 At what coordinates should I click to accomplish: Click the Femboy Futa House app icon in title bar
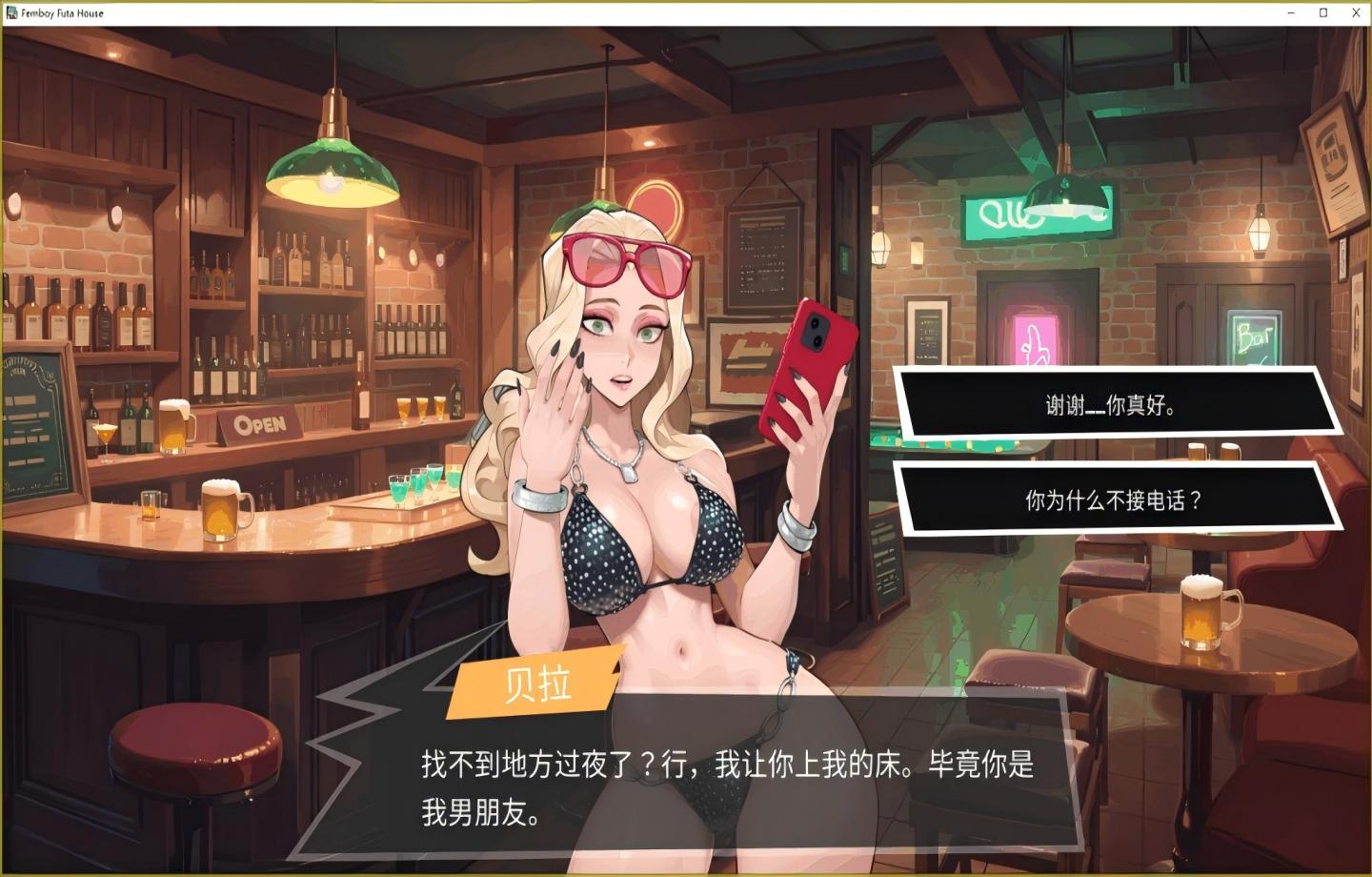[13, 13]
